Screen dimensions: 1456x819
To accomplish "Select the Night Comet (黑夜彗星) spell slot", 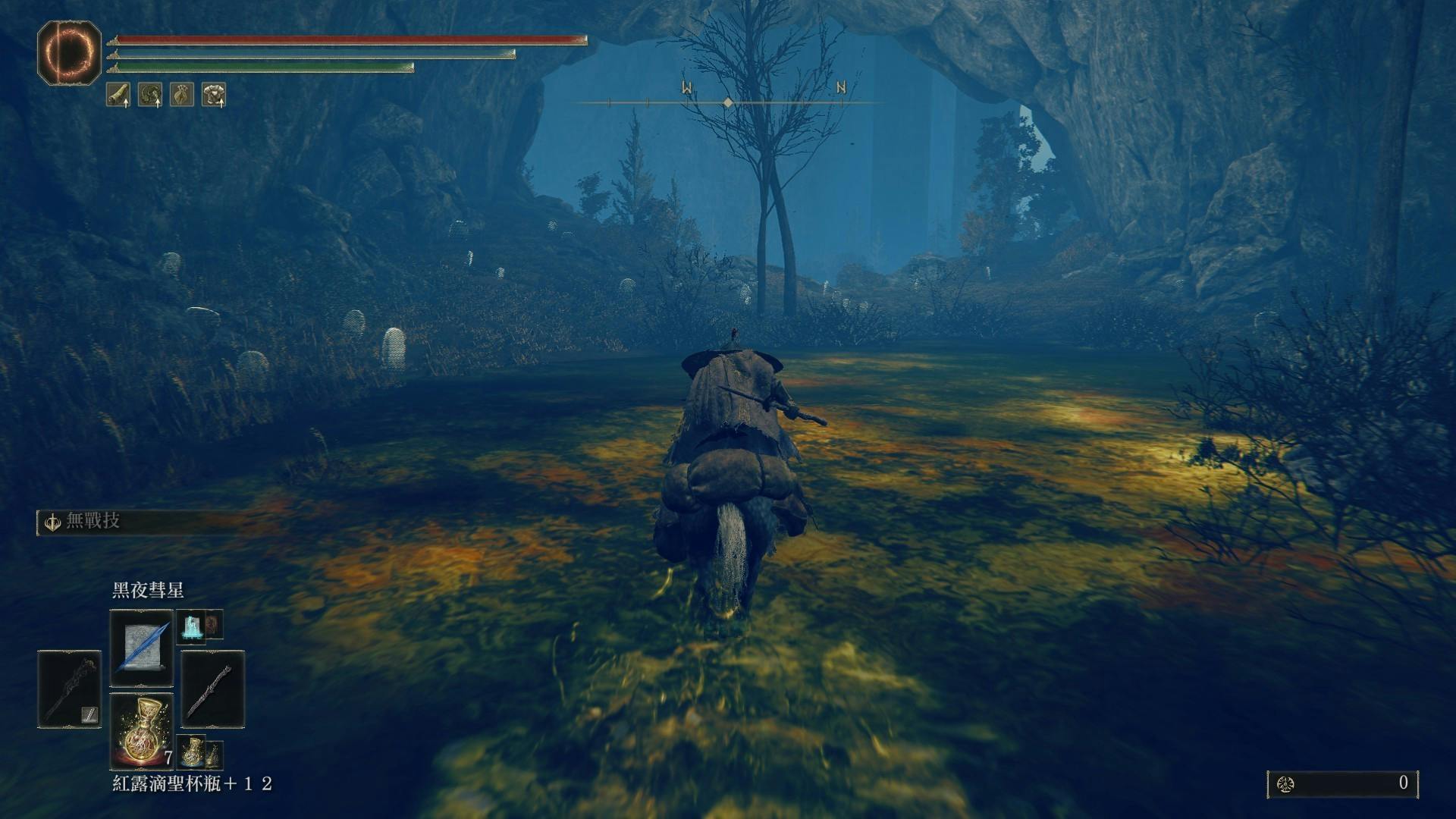I will [142, 648].
